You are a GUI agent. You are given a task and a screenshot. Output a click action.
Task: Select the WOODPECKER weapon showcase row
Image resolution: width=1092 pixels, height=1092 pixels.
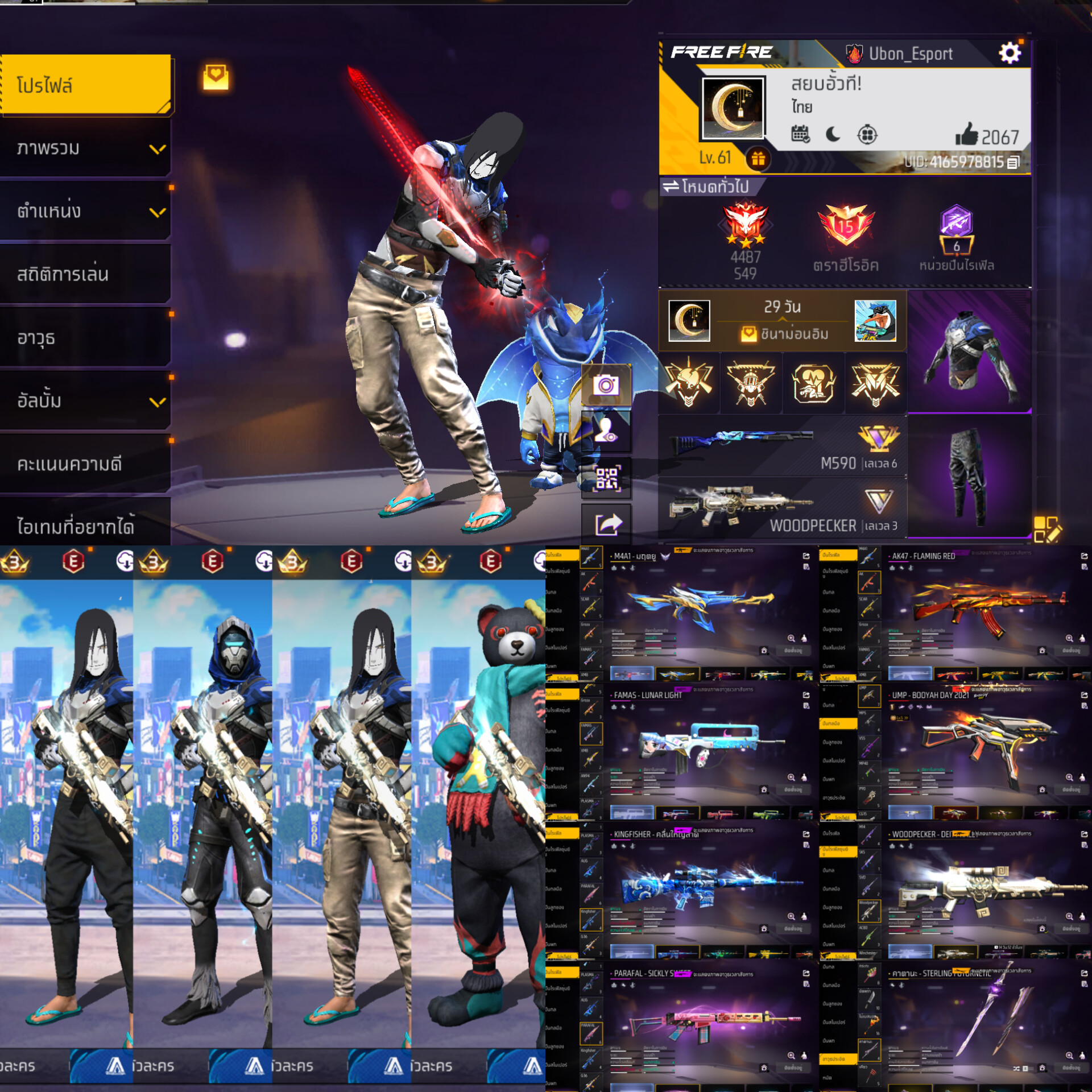pyautogui.click(x=782, y=509)
